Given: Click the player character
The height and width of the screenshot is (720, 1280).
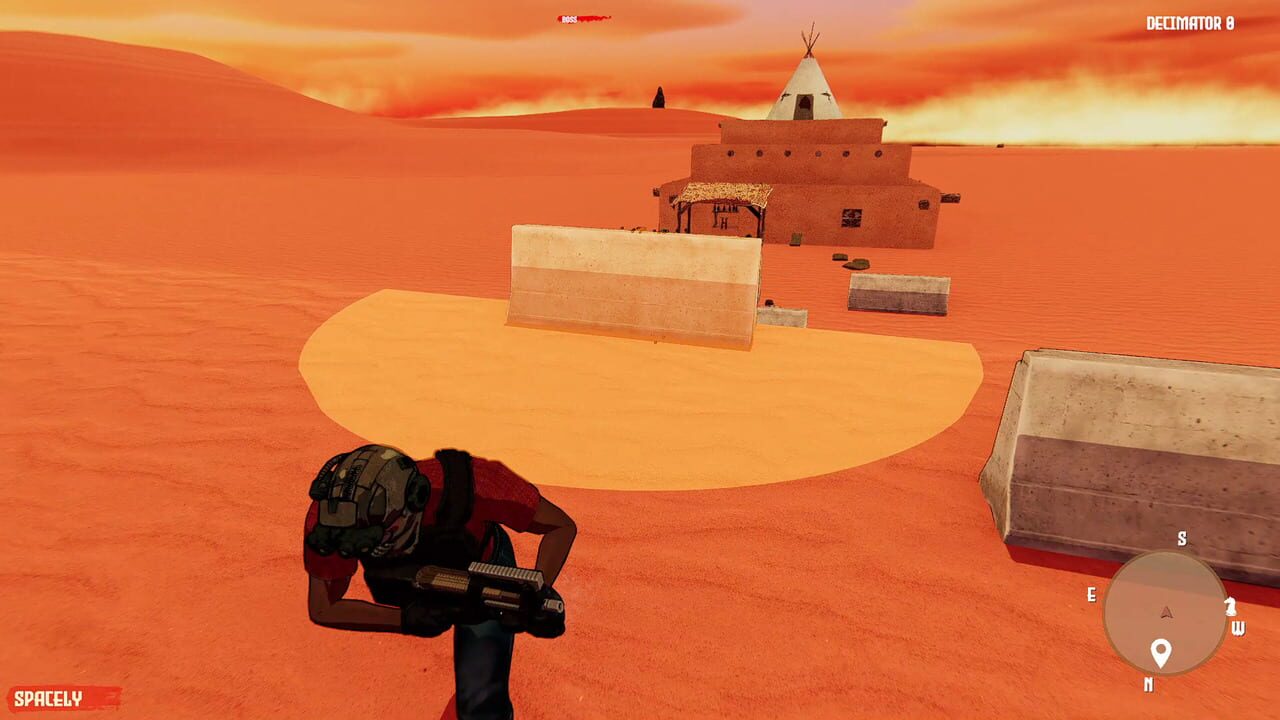Looking at the screenshot, I should coord(430,560).
